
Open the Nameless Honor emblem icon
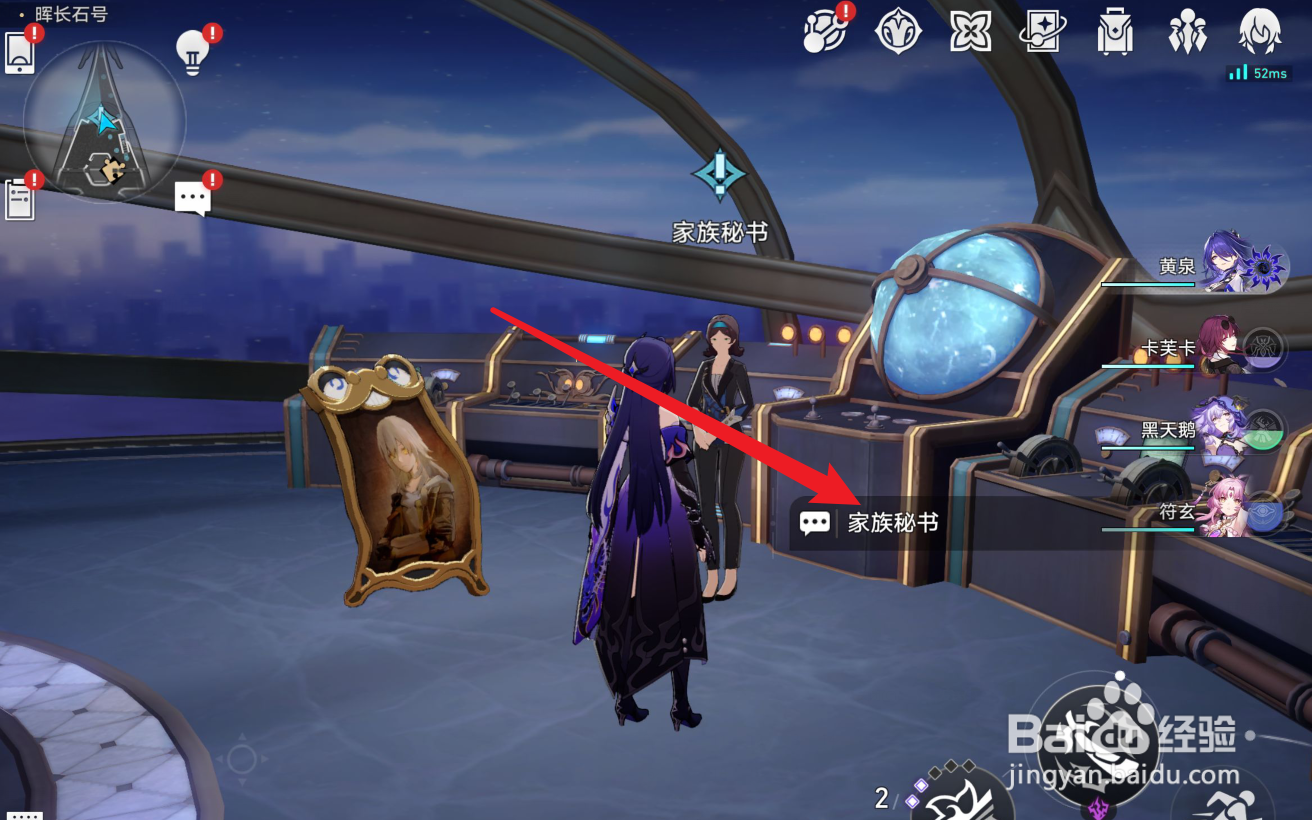pyautogui.click(x=898, y=33)
